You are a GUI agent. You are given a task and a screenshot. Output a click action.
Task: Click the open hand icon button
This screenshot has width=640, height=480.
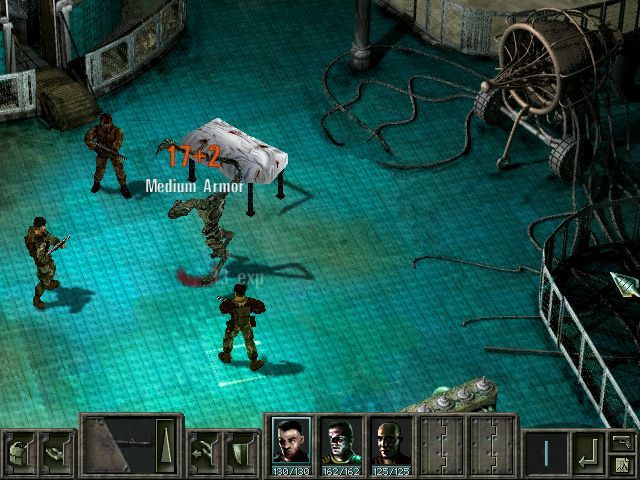click(x=56, y=452)
